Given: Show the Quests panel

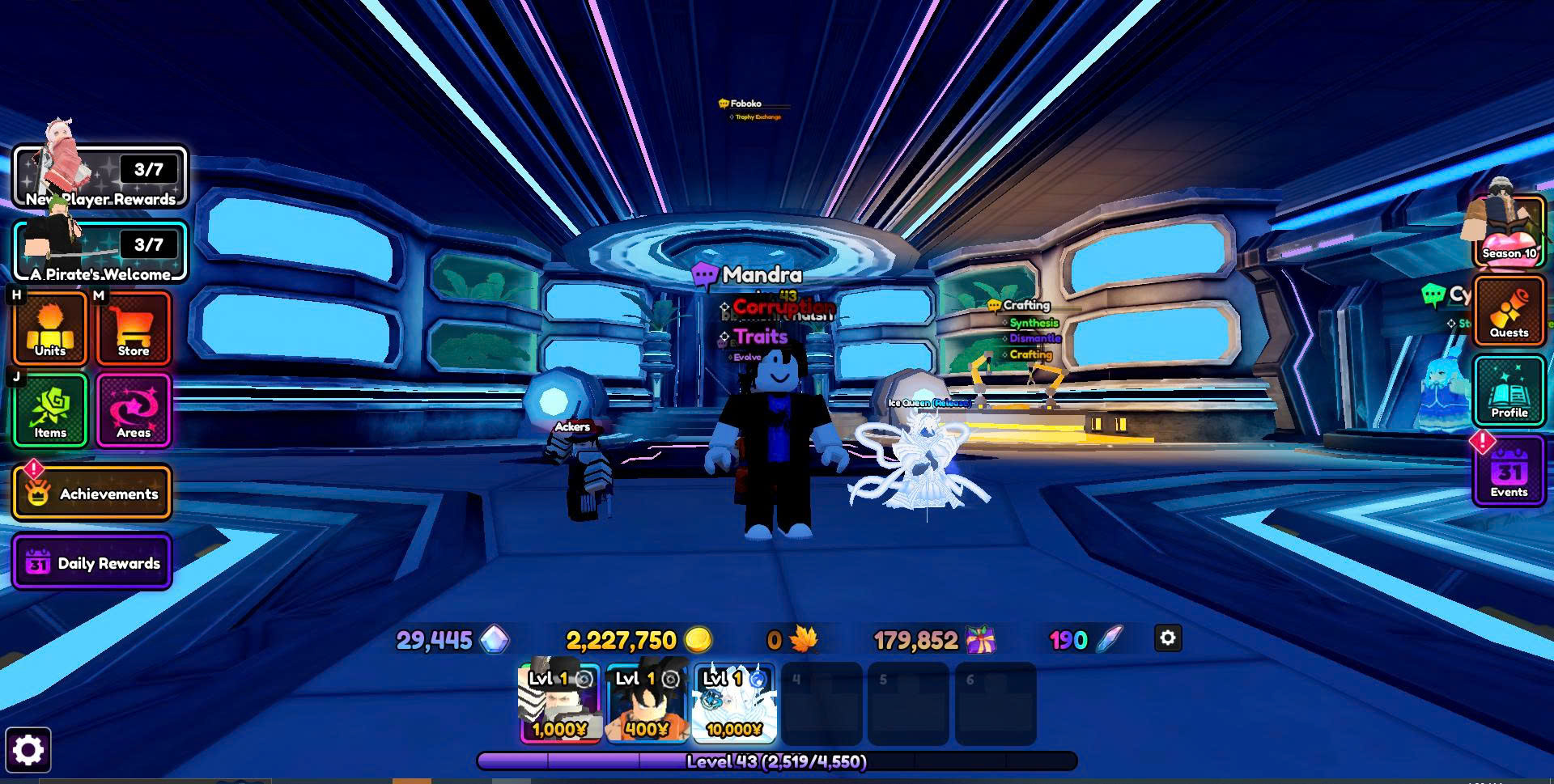Looking at the screenshot, I should point(1509,311).
